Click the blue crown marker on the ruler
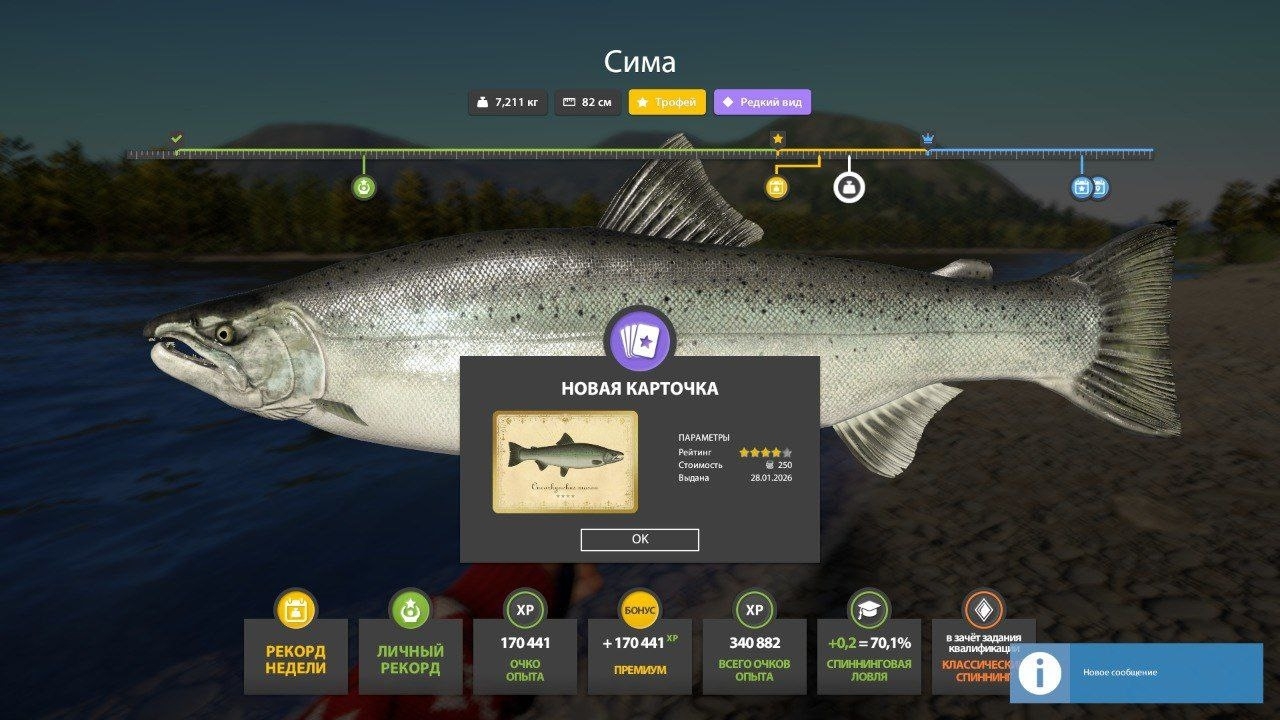This screenshot has width=1280, height=720. [x=926, y=138]
